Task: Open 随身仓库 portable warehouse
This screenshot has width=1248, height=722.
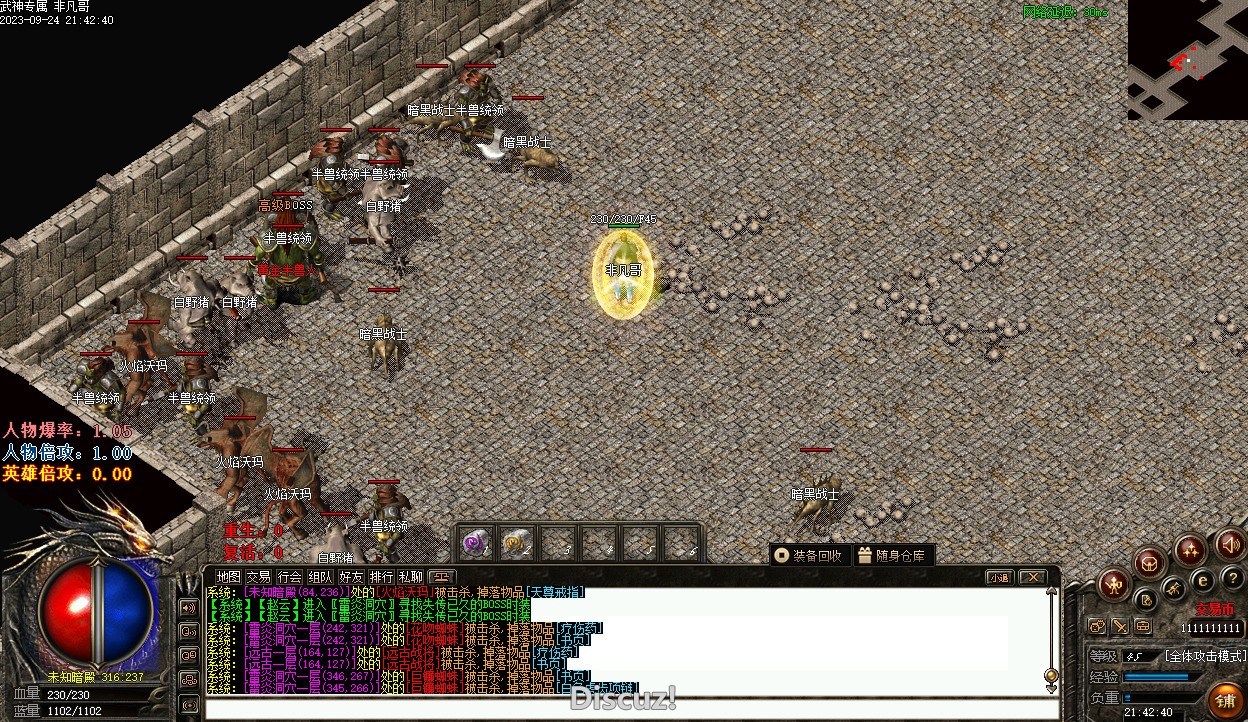Action: [x=892, y=555]
